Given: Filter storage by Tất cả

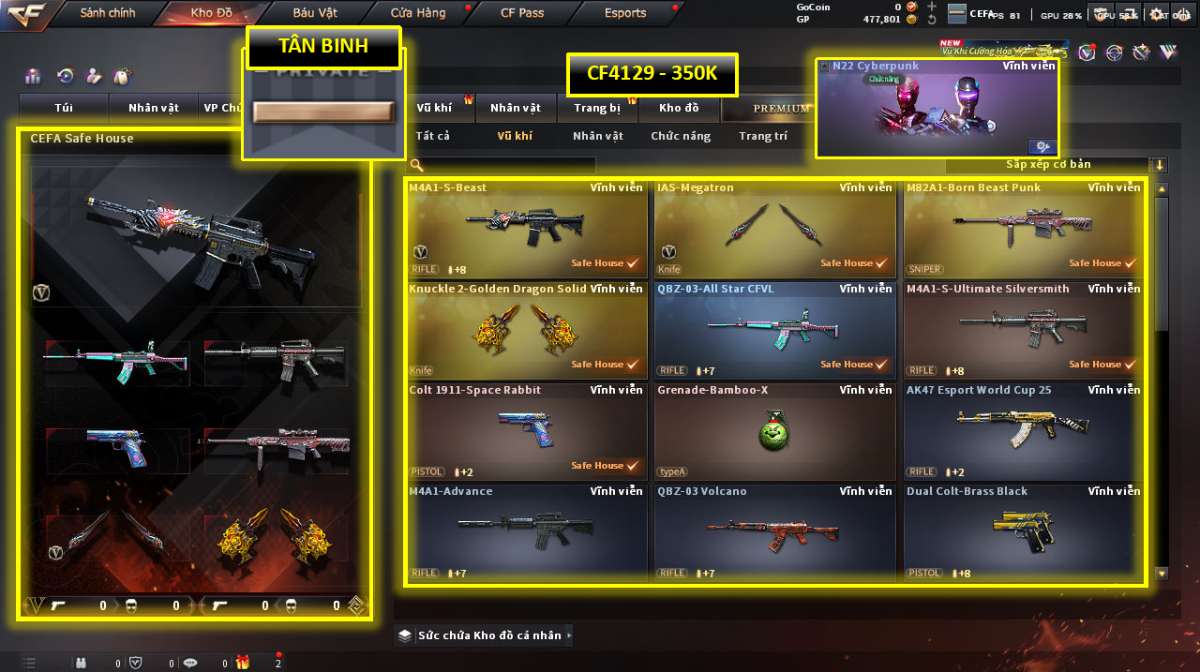Looking at the screenshot, I should pyautogui.click(x=432, y=136).
